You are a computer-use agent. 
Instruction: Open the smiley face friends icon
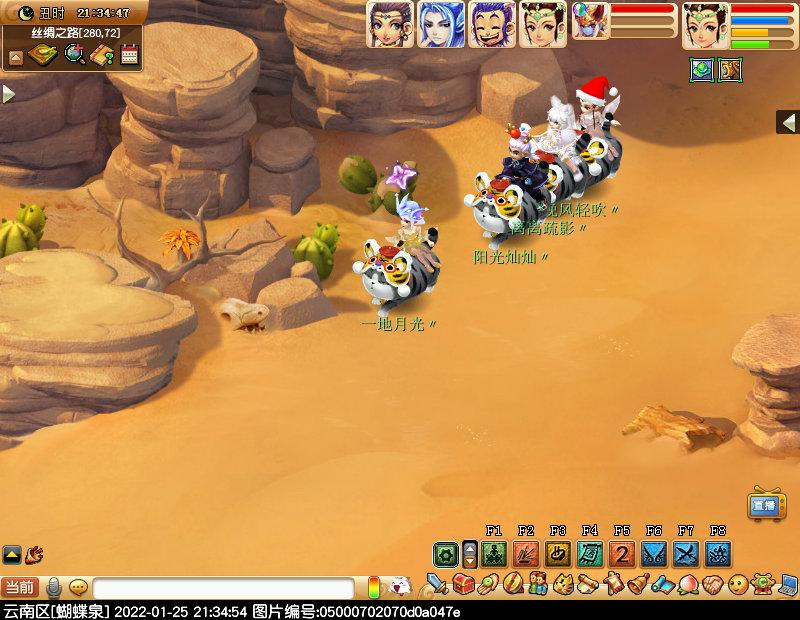pos(738,583)
